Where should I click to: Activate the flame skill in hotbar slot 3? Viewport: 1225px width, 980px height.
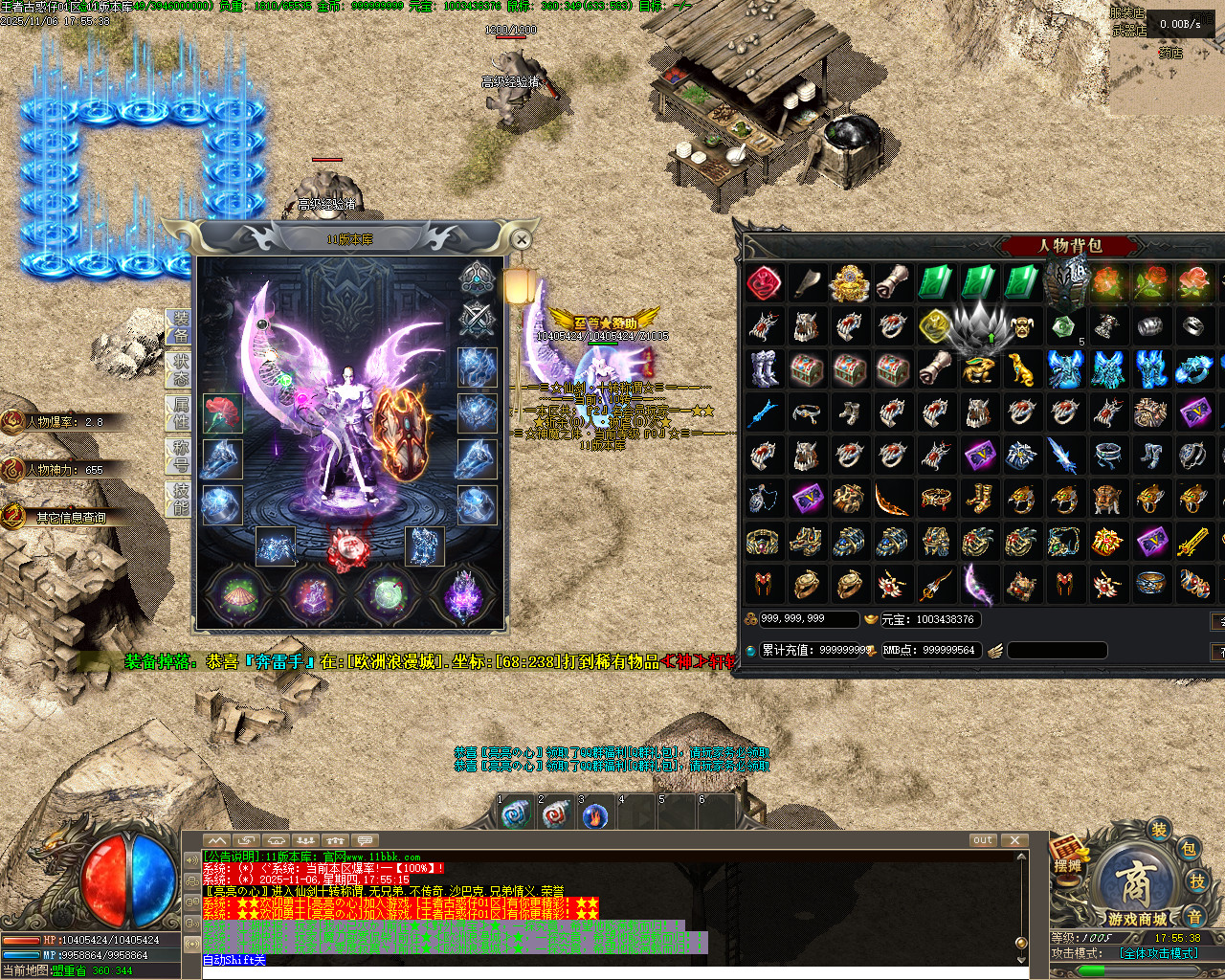click(595, 816)
